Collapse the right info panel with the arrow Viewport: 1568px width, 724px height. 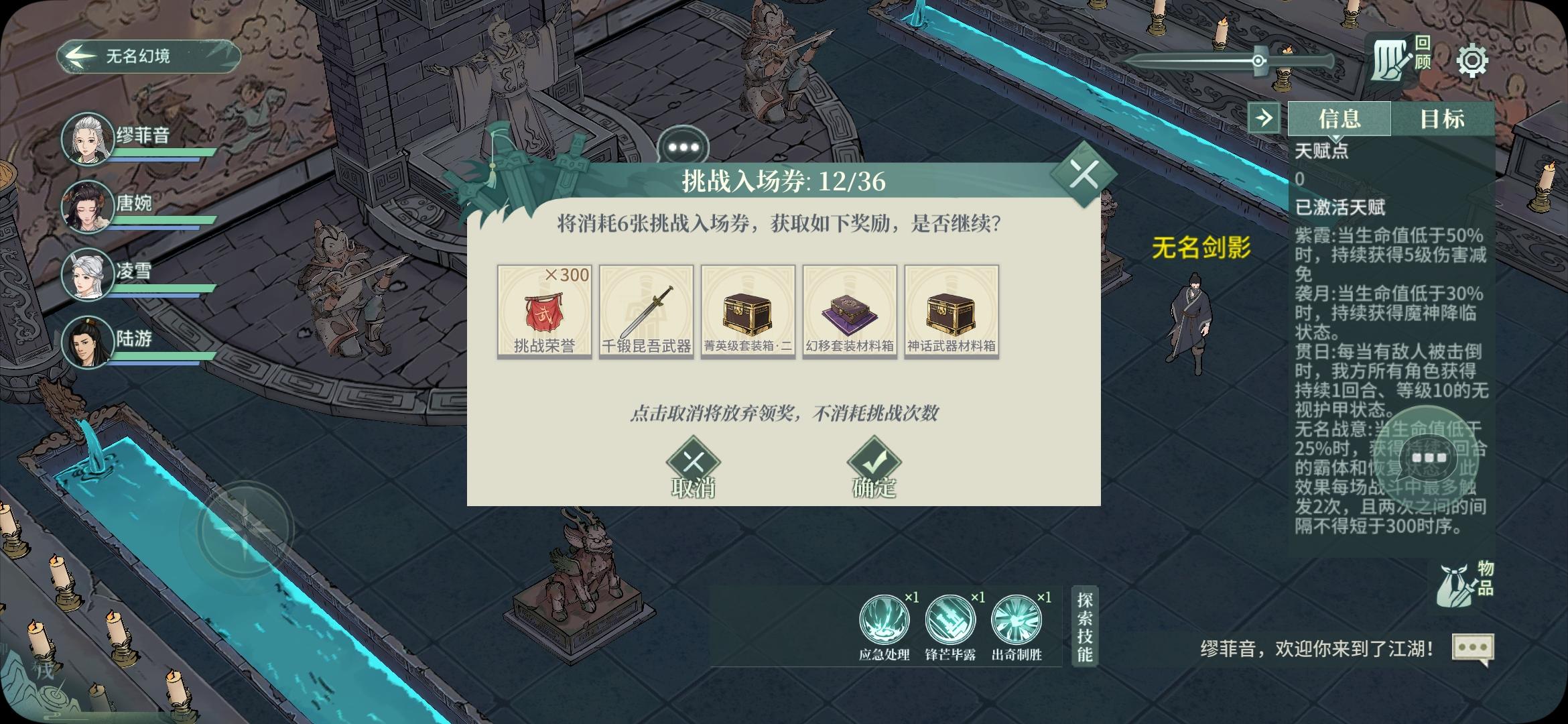pyautogui.click(x=1265, y=119)
